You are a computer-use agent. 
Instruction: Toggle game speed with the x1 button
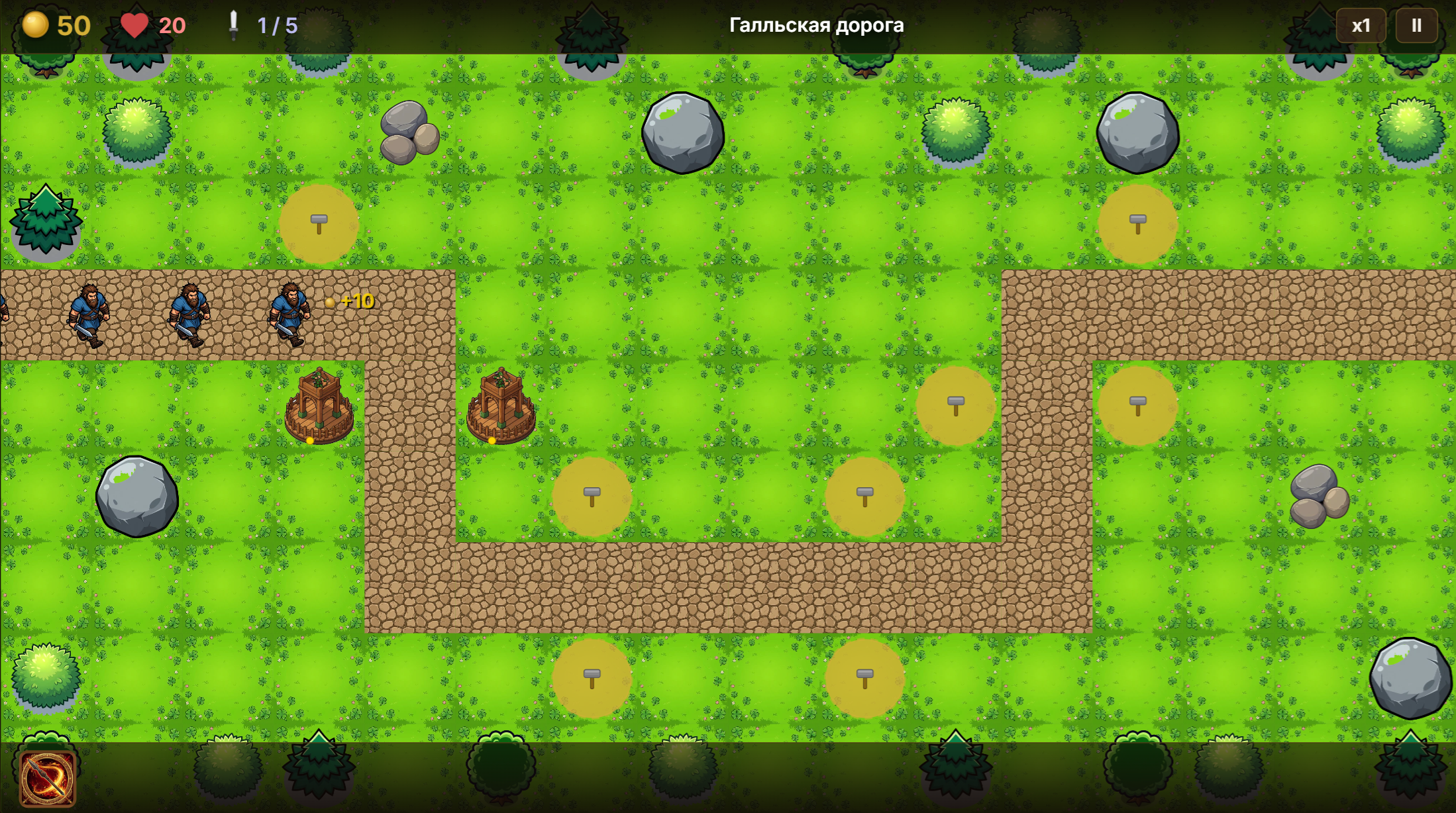click(1361, 26)
